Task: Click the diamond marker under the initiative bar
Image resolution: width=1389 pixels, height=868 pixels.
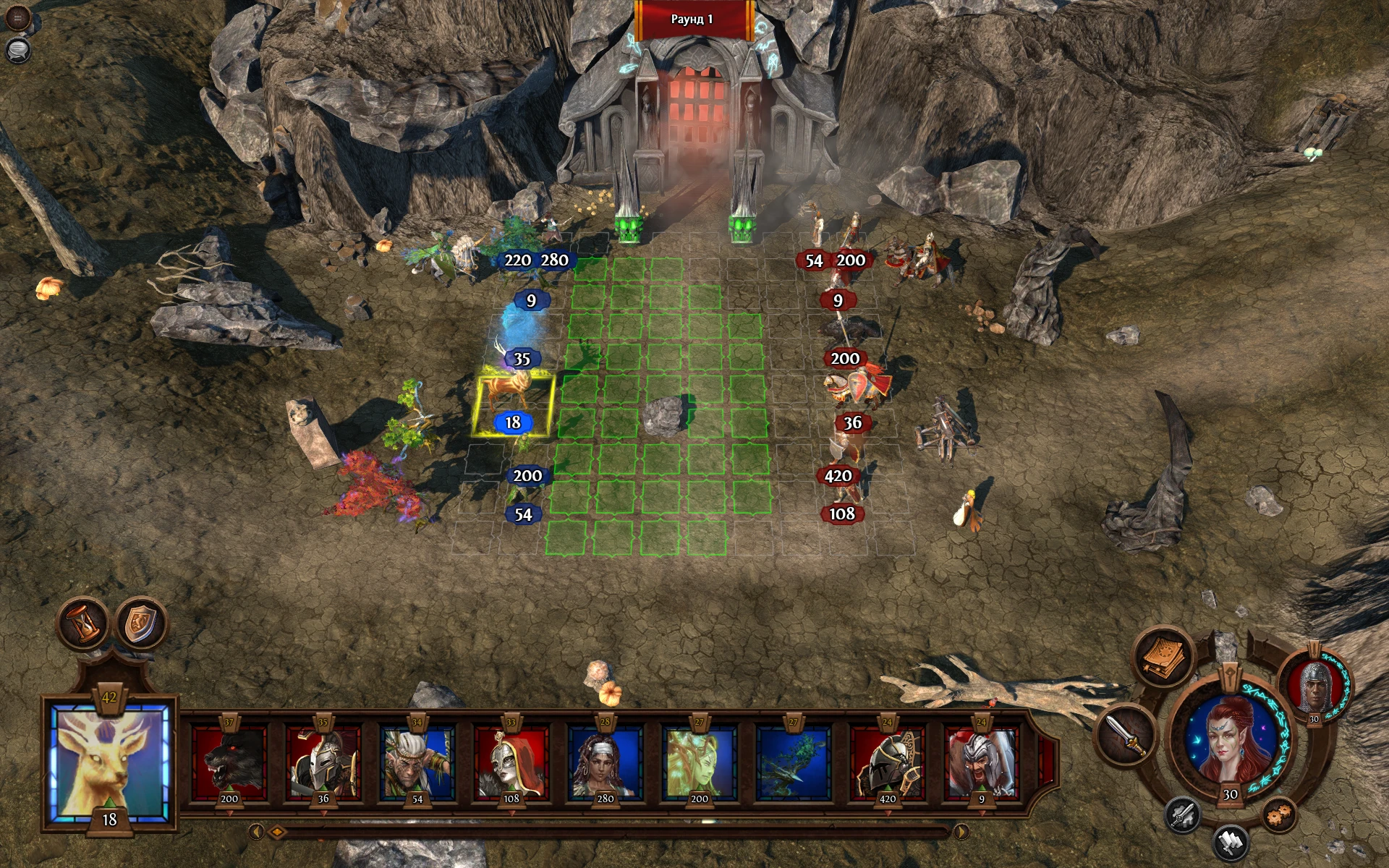Action: [279, 833]
